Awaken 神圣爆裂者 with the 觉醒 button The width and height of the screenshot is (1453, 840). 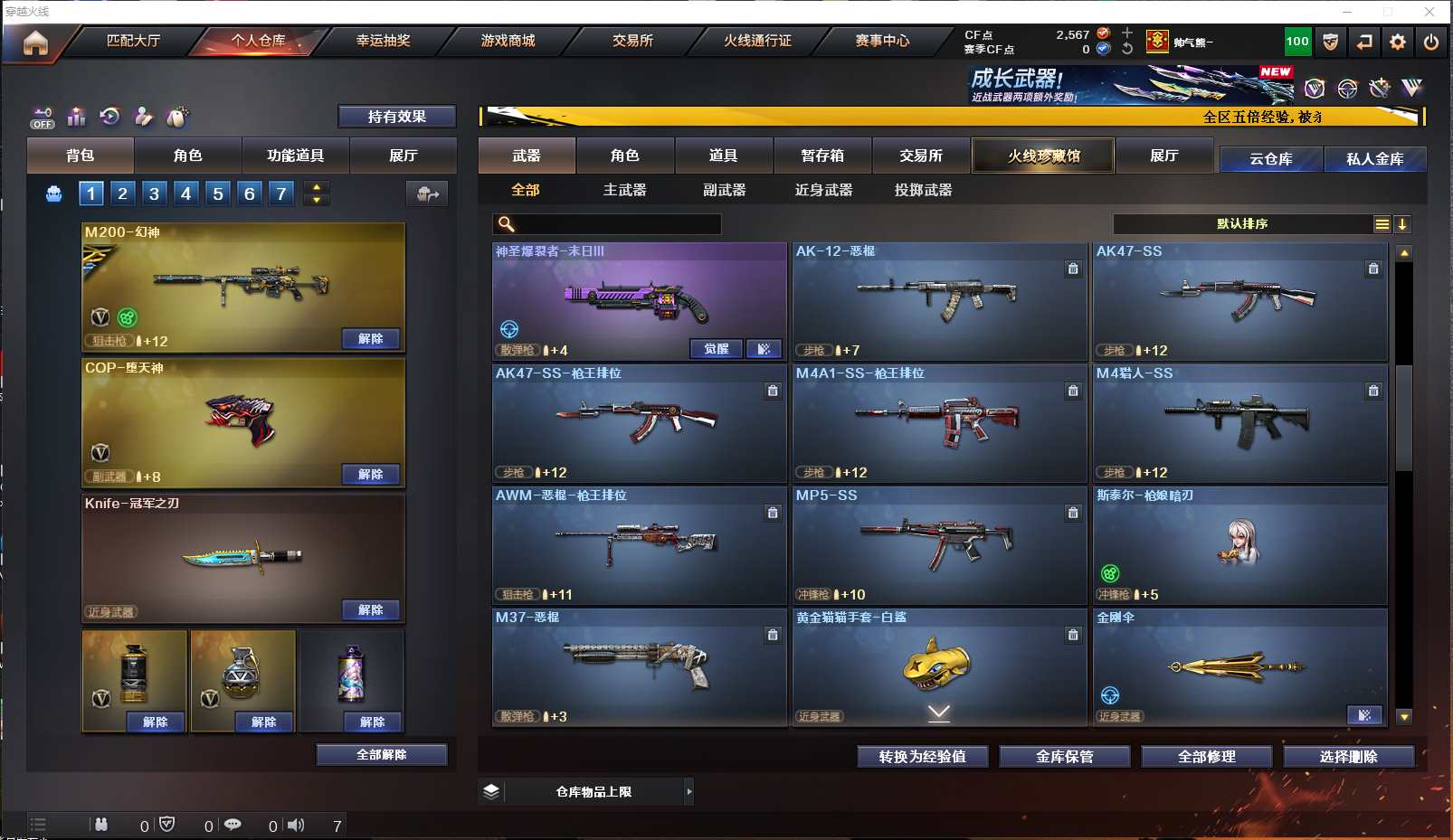tap(716, 349)
